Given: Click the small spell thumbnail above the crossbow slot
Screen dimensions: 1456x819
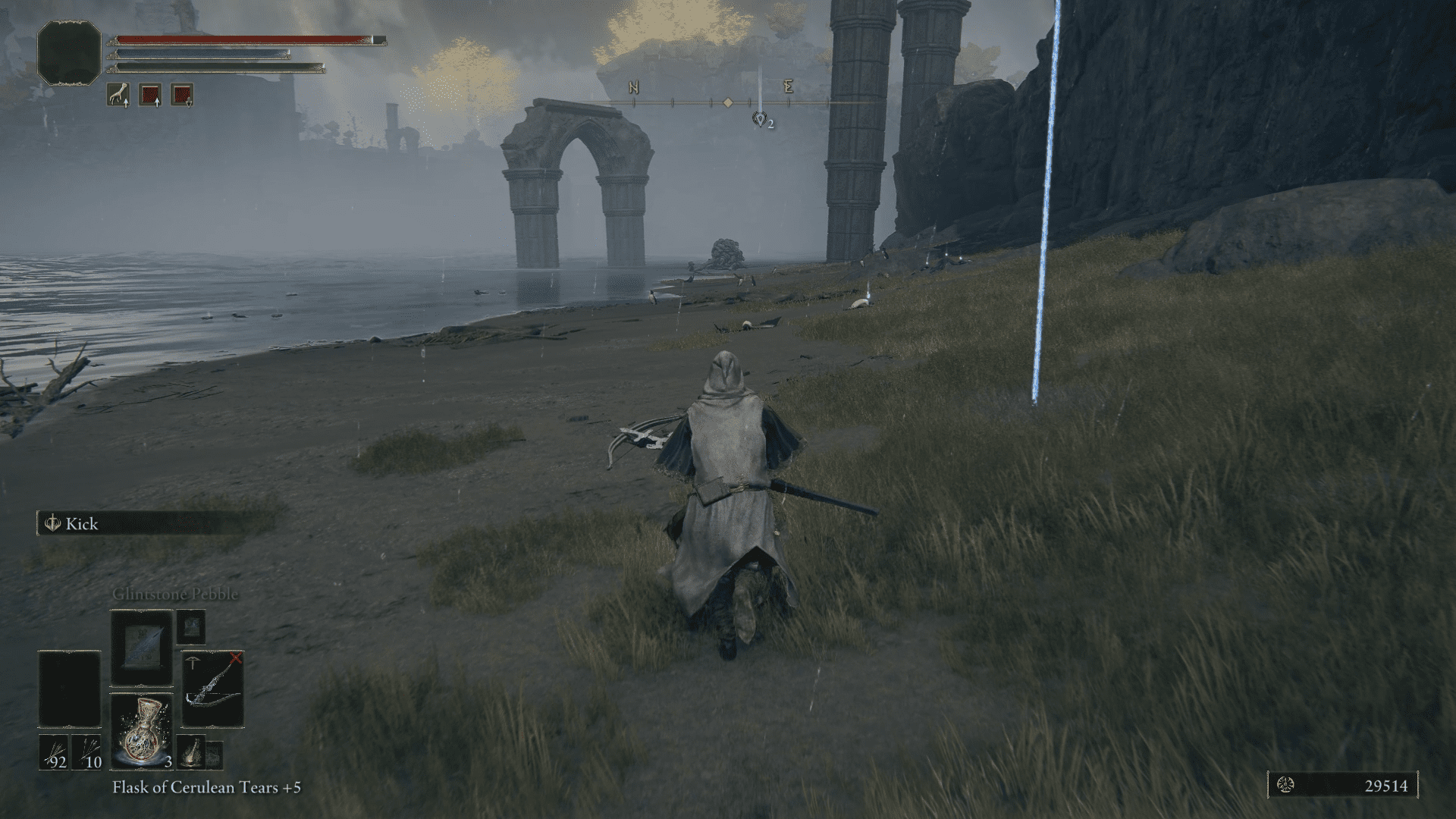Looking at the screenshot, I should (x=193, y=628).
